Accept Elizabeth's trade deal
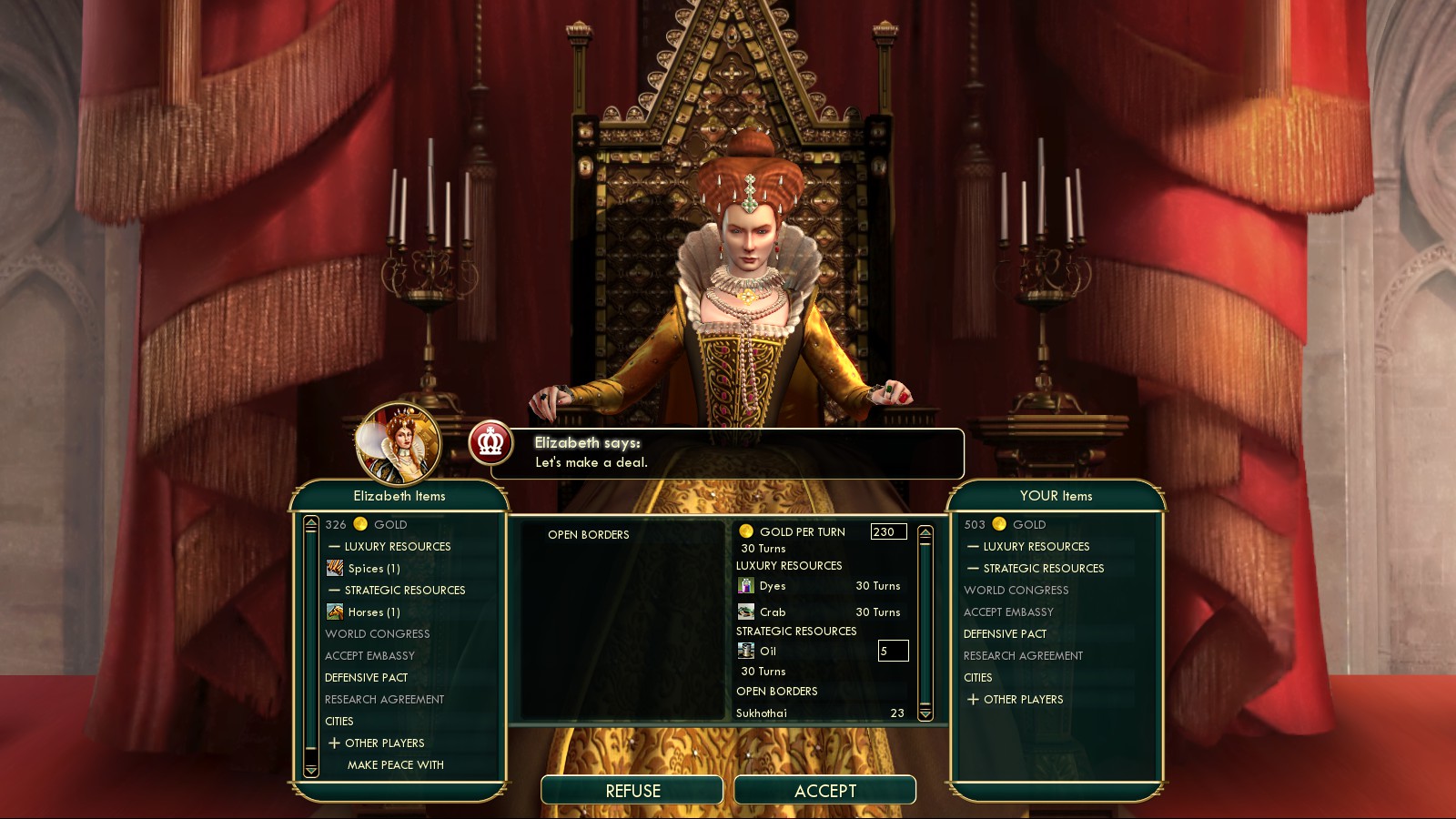 (824, 790)
